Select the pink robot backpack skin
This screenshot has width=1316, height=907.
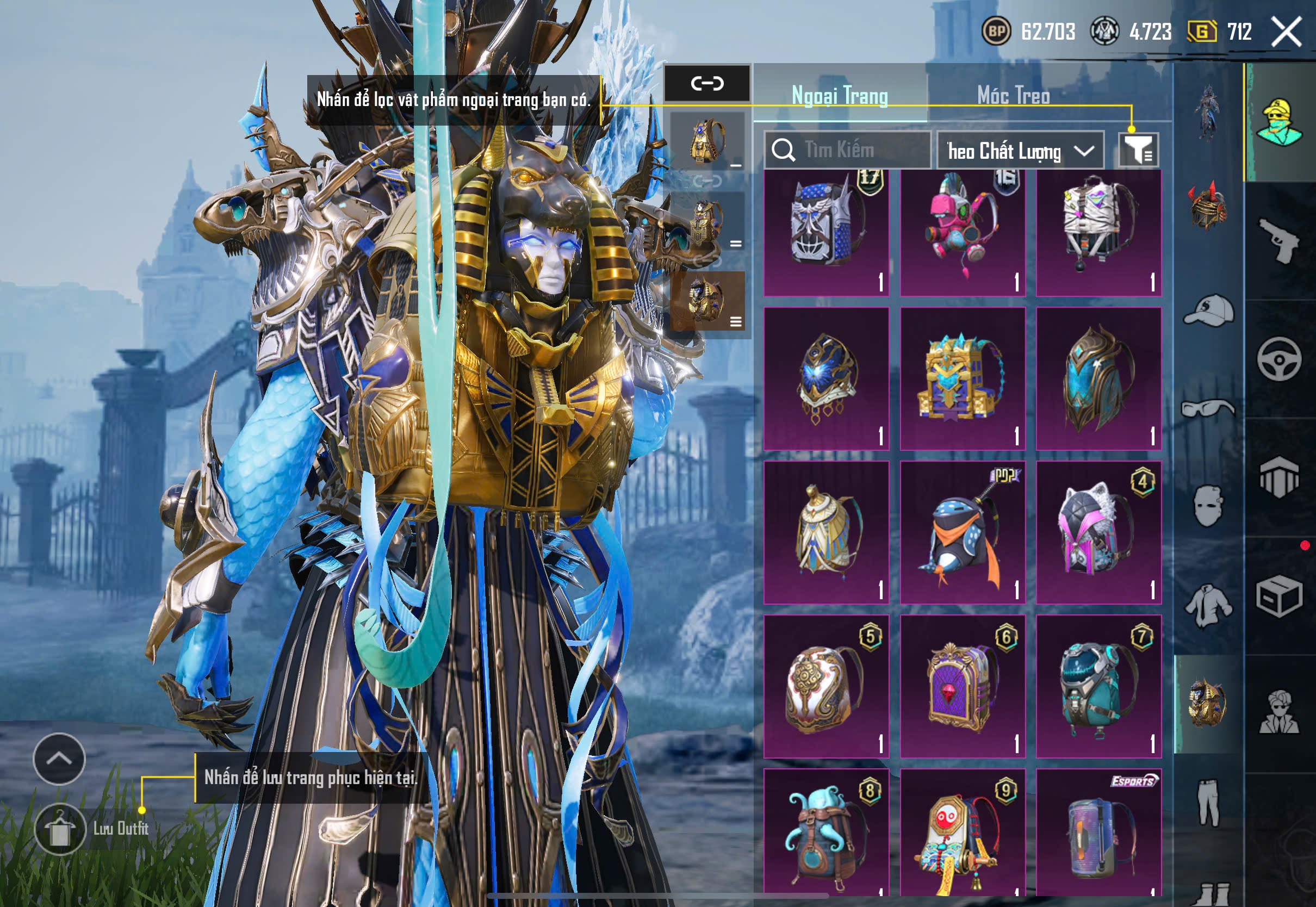pyautogui.click(x=963, y=232)
